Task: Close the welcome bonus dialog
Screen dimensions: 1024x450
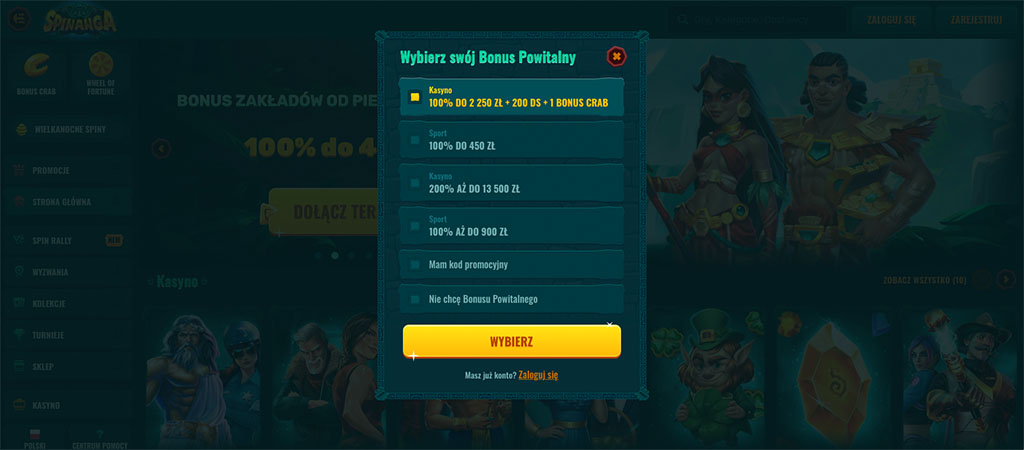Action: (x=616, y=57)
